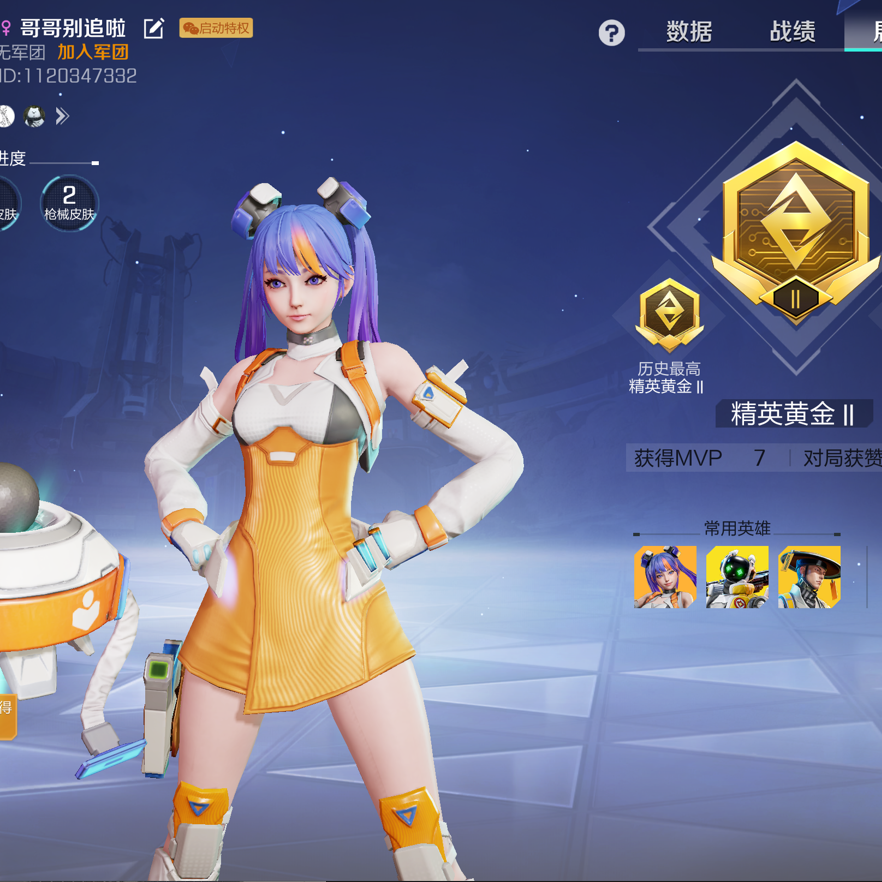Image resolution: width=882 pixels, height=882 pixels.
Task: Choose the white robot hero portrait
Action: pyautogui.click(x=737, y=577)
